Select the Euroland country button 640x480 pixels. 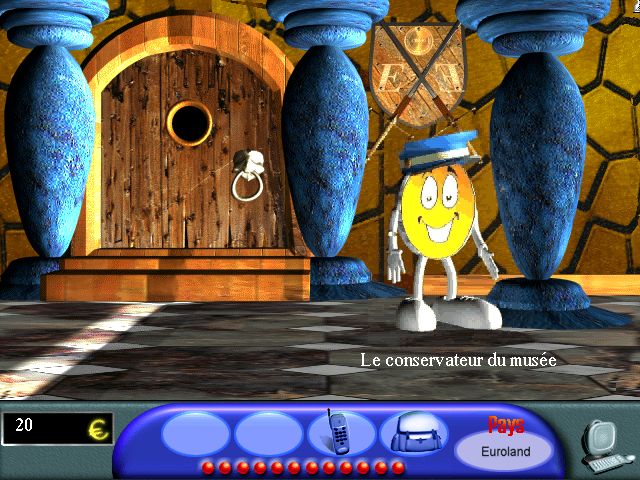[x=505, y=449]
